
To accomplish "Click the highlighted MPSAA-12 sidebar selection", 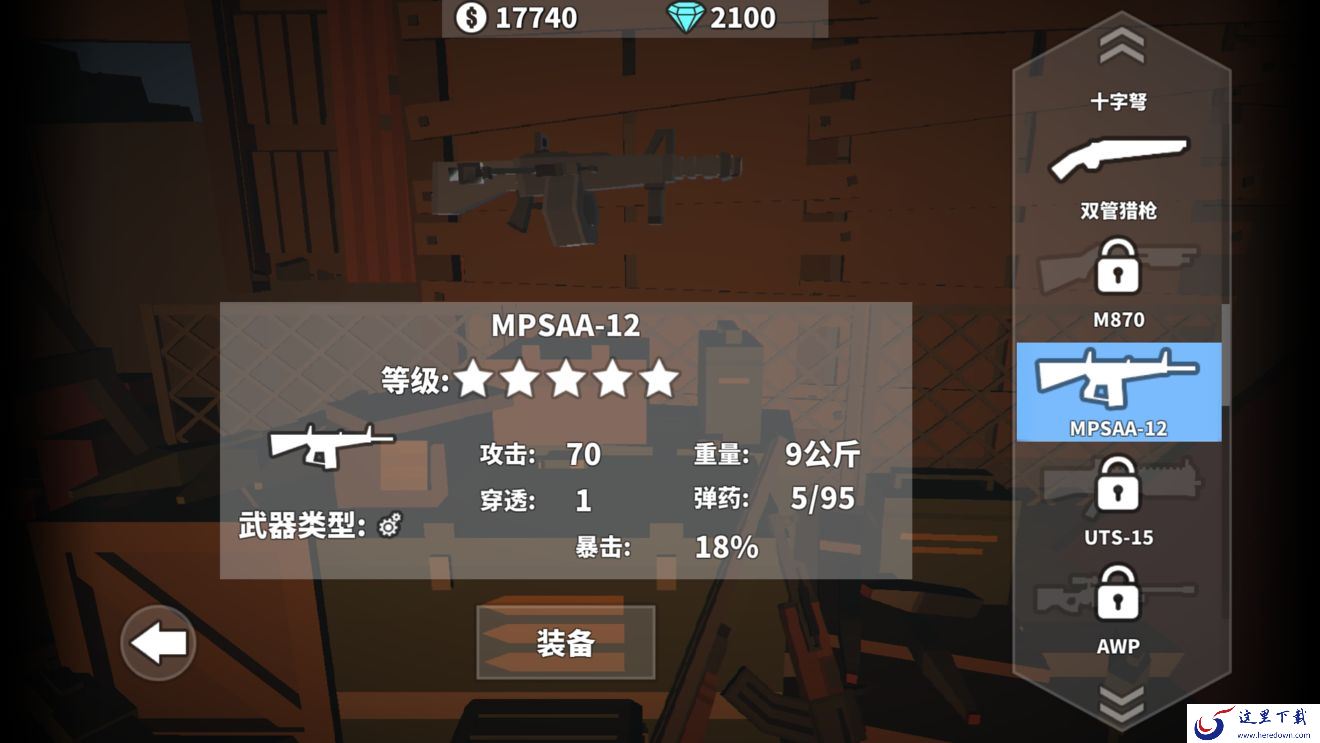I will point(1117,390).
